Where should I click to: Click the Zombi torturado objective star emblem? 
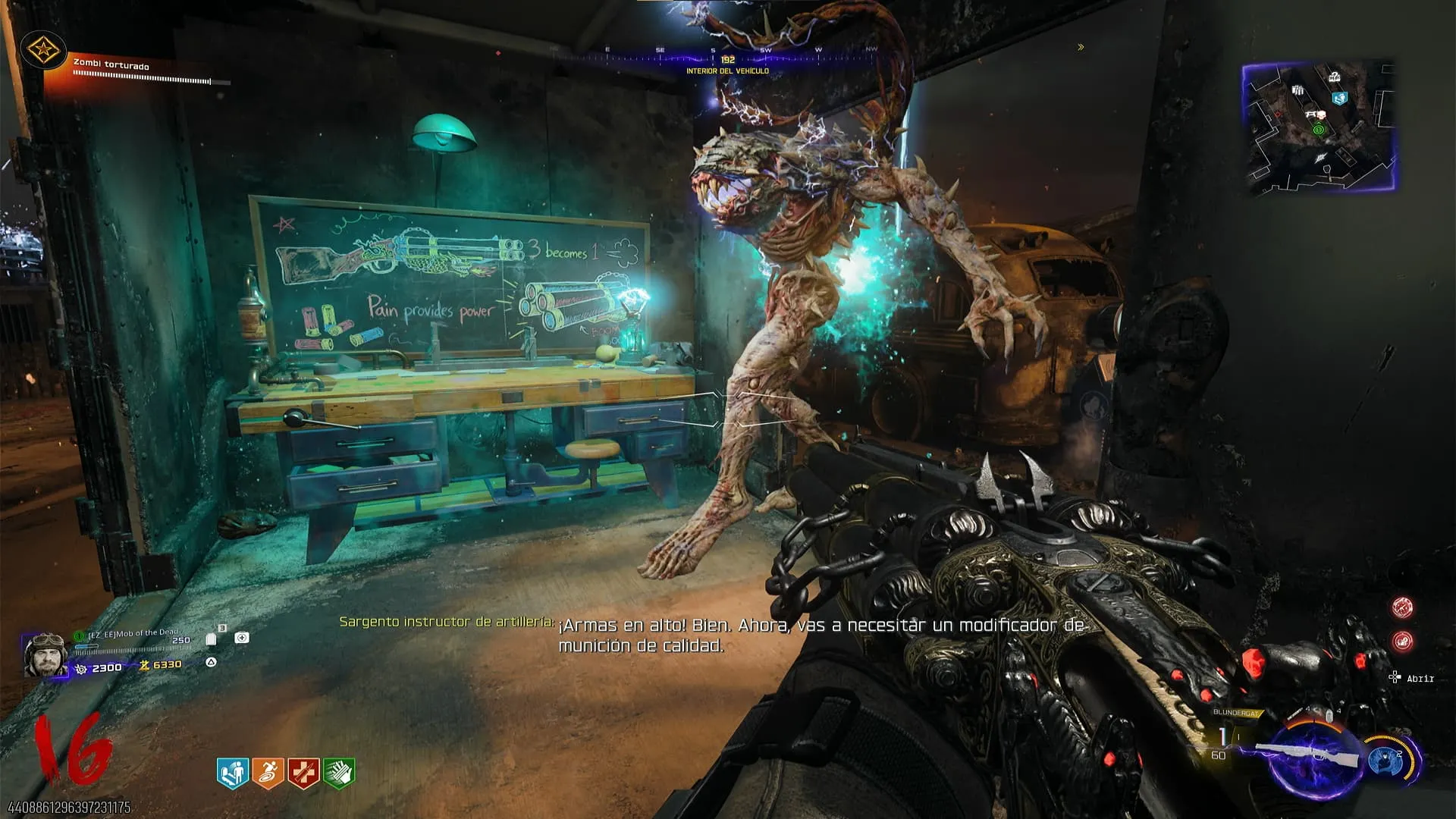[x=42, y=51]
